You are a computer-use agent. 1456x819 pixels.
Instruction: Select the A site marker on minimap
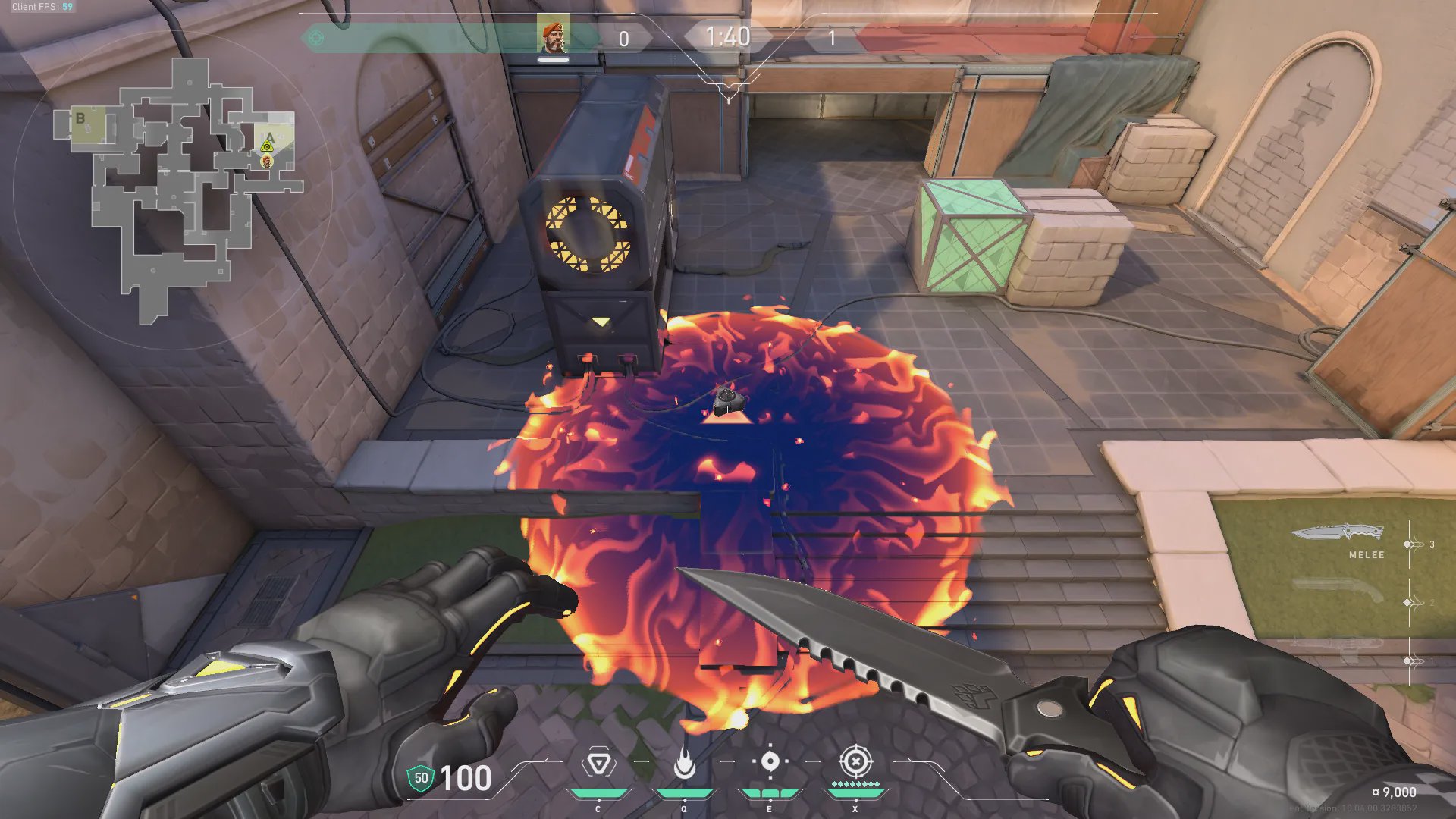pos(270,137)
